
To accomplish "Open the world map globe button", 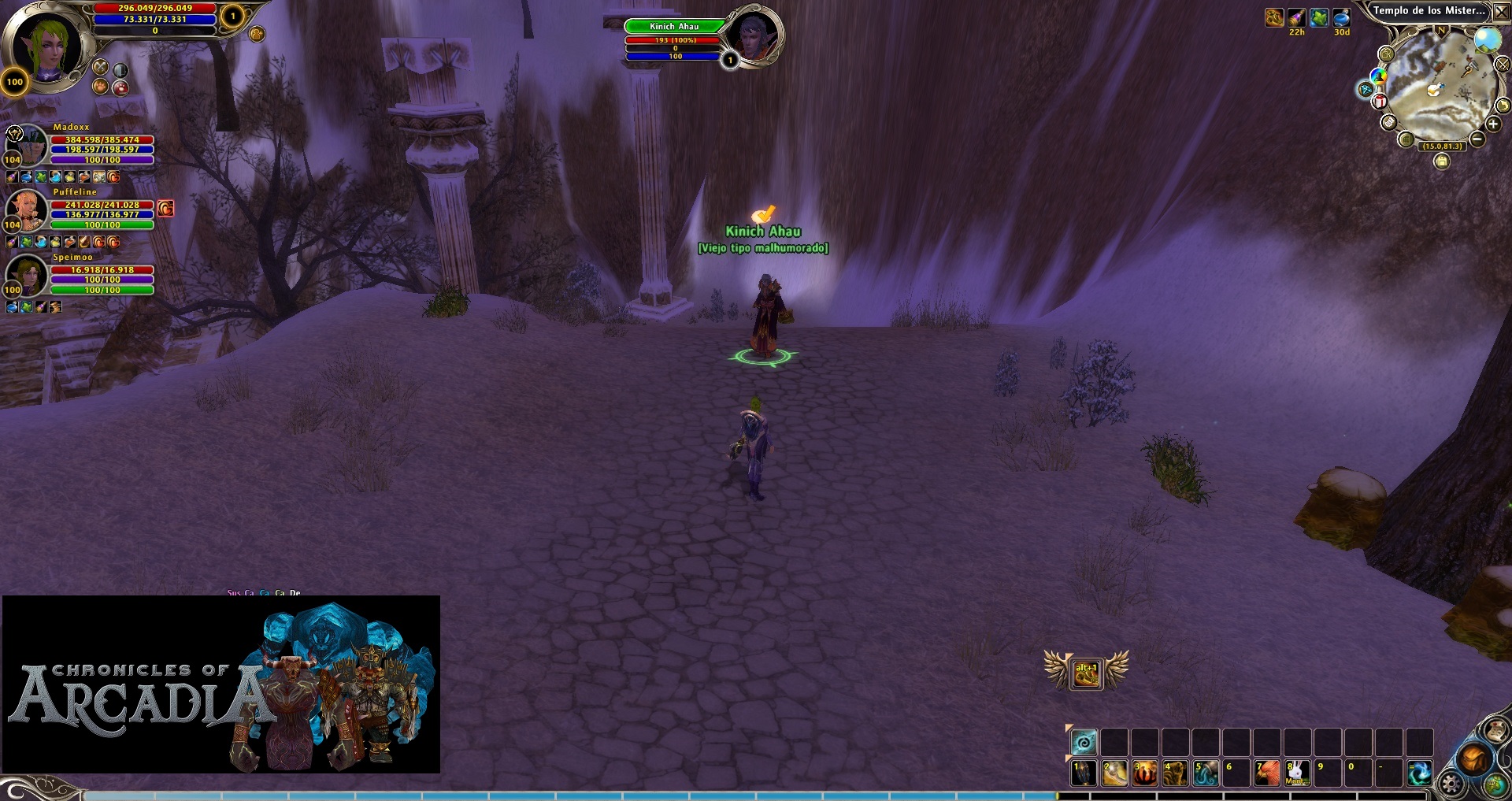I will [x=1496, y=784].
